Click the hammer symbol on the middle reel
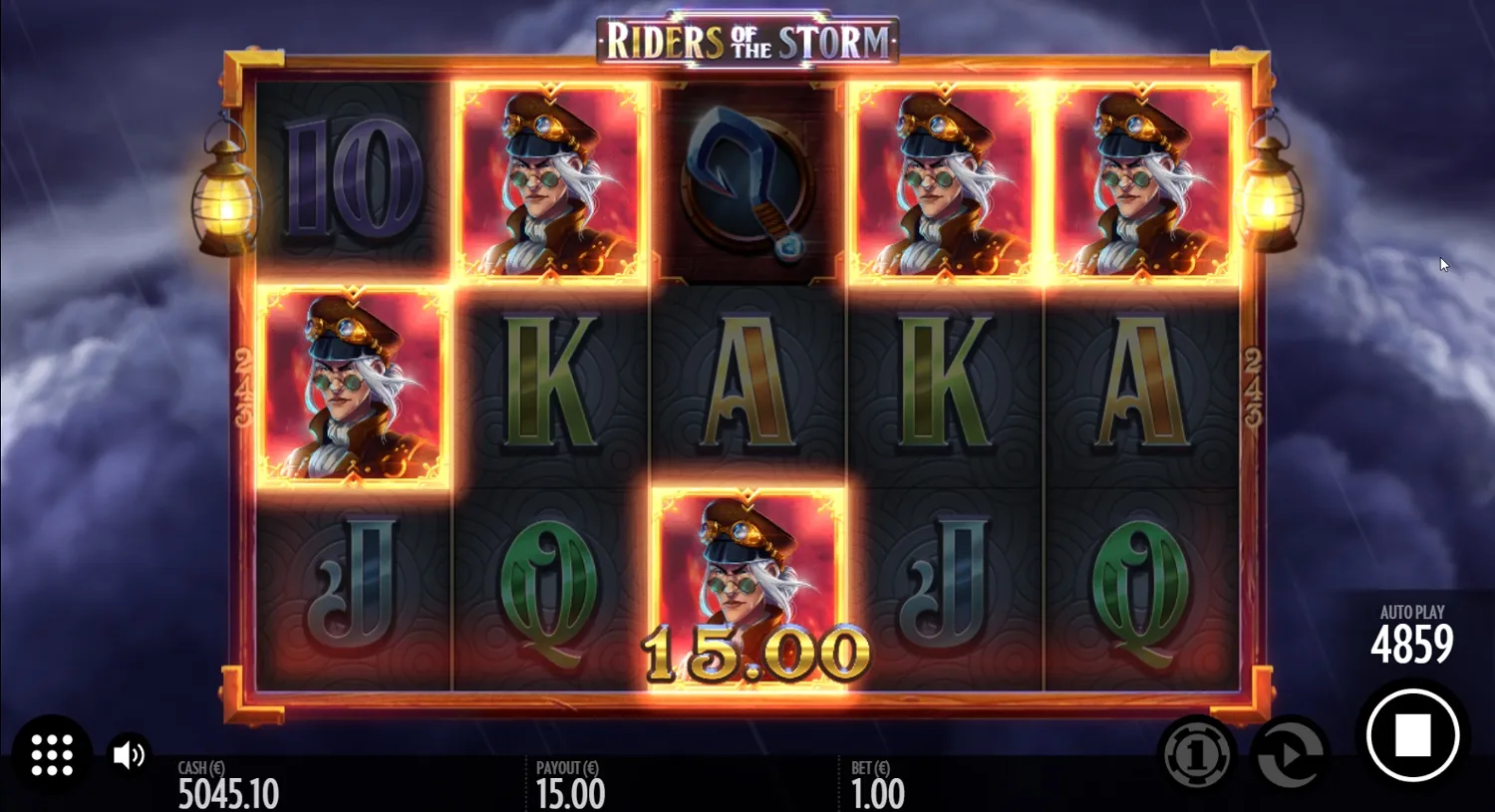 [747, 184]
